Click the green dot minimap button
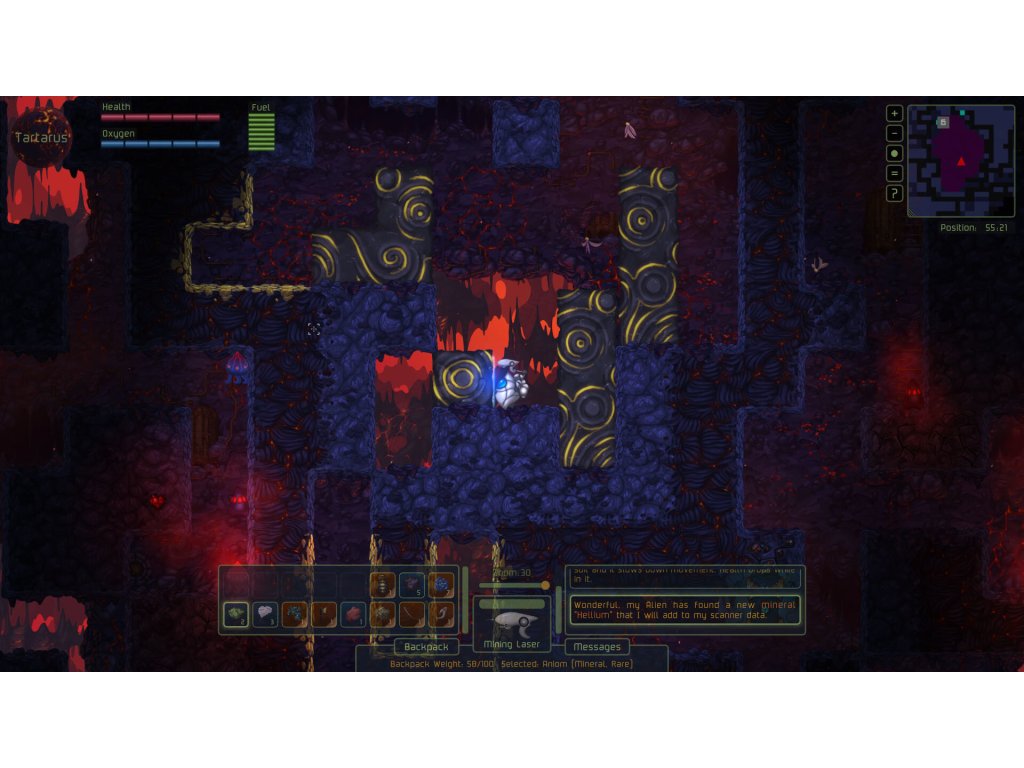Viewport: 1024px width, 768px height. (895, 153)
